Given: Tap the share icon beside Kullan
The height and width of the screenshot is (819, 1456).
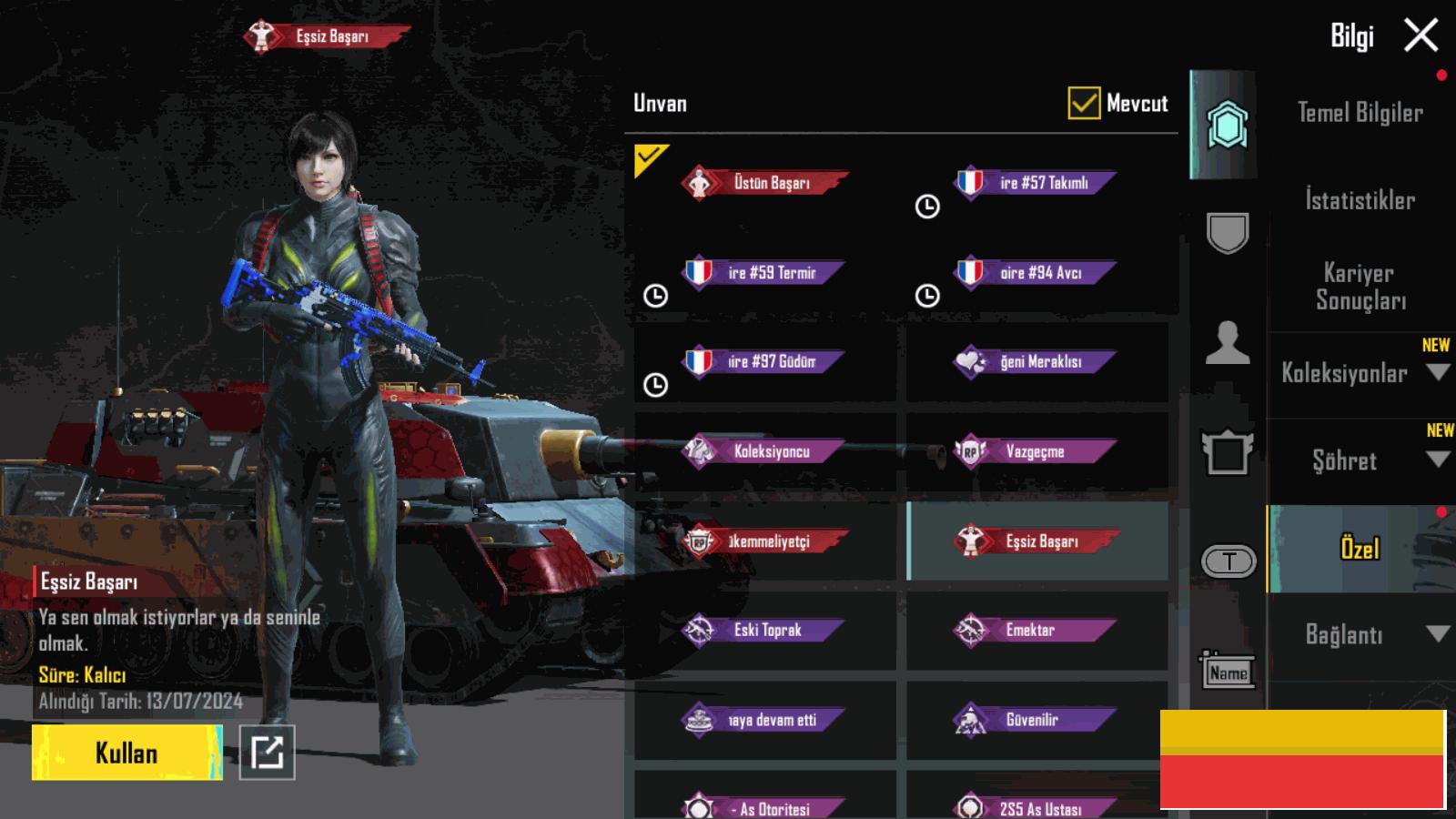Looking at the screenshot, I should [267, 753].
